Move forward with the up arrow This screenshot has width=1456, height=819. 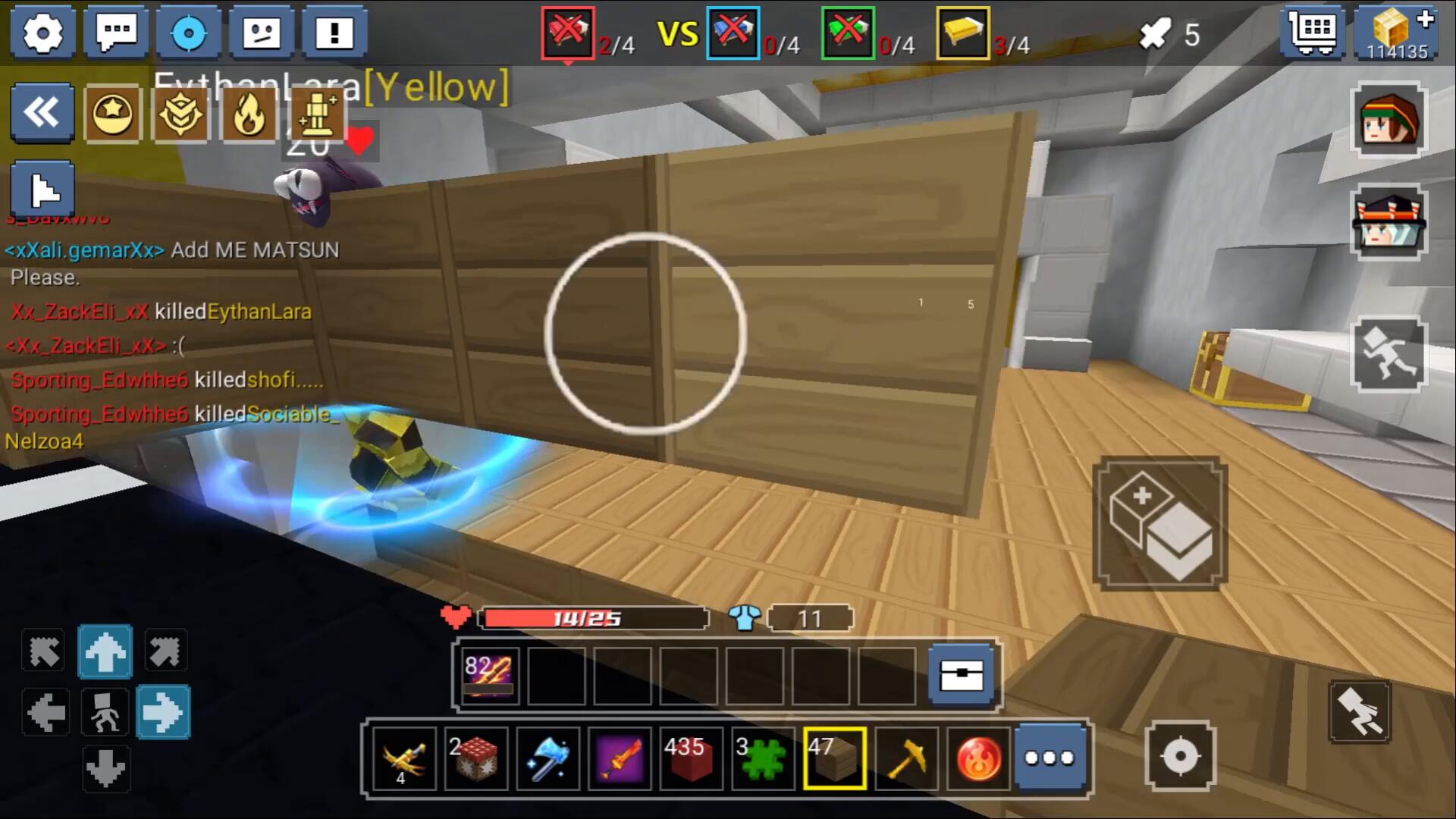tap(105, 651)
